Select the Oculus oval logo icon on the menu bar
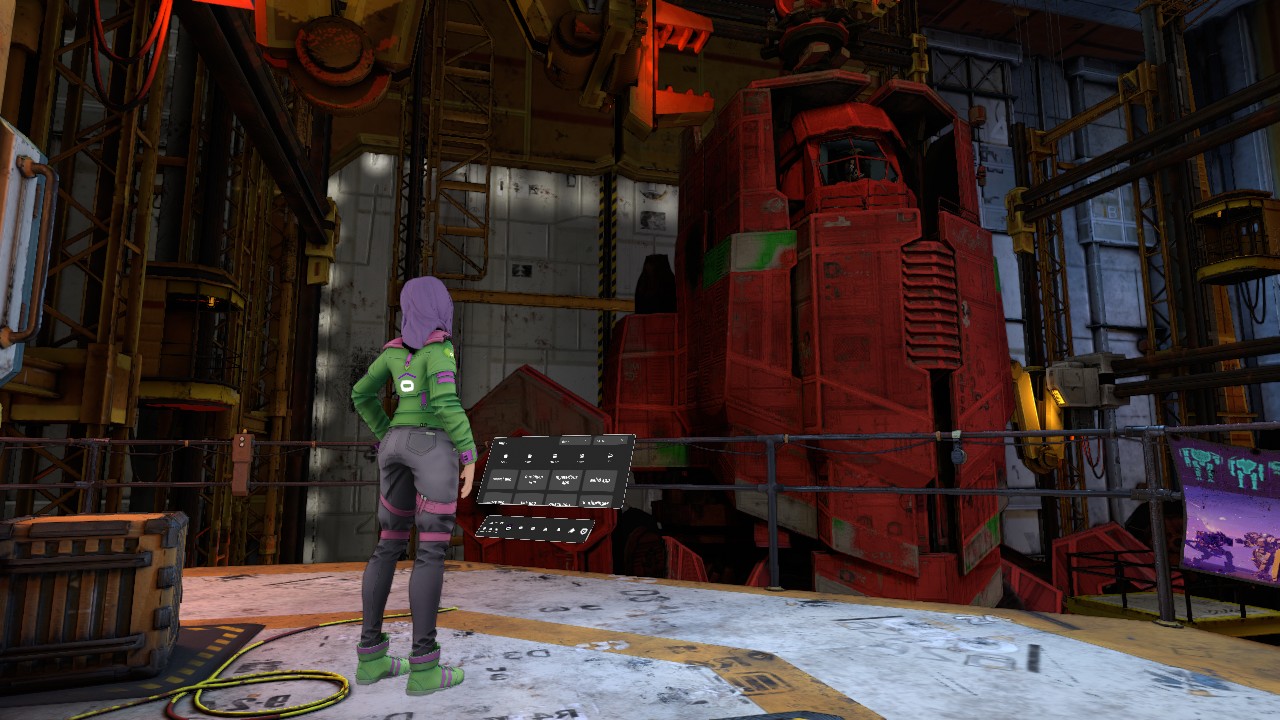 pyautogui.click(x=508, y=528)
